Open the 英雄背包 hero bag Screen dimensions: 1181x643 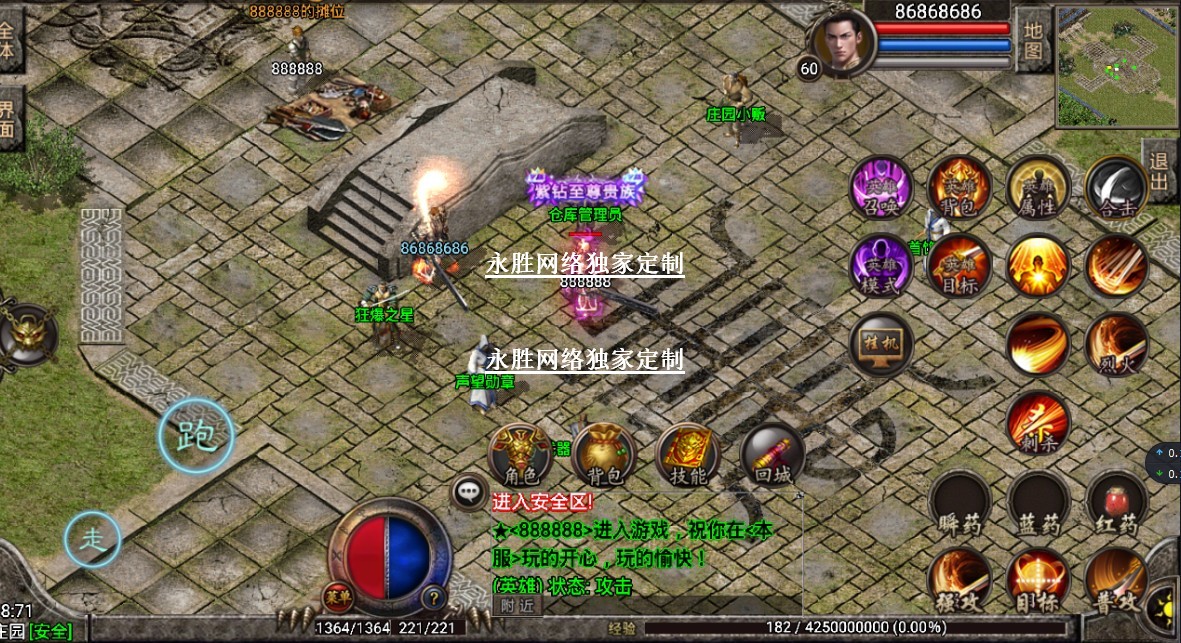pyautogui.click(x=959, y=188)
